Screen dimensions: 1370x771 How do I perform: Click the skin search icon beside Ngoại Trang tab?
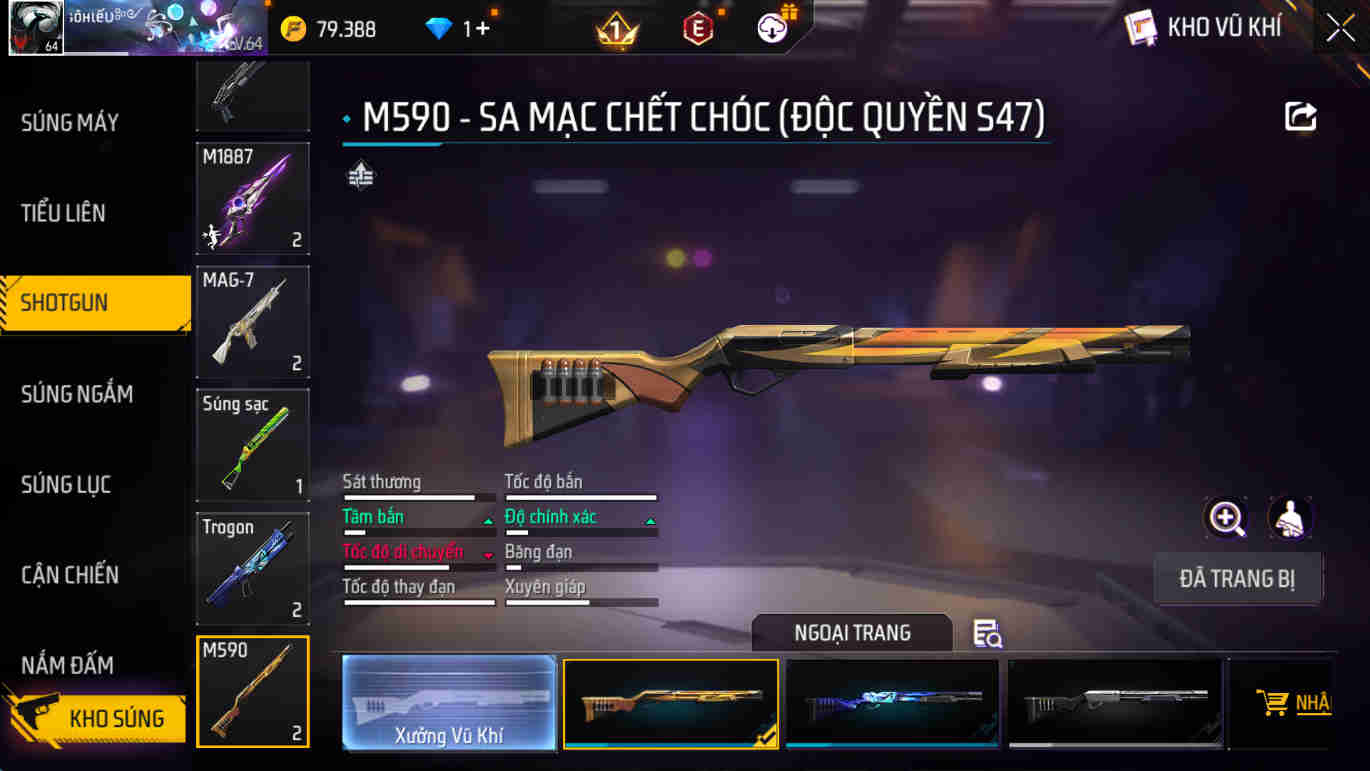[x=986, y=634]
